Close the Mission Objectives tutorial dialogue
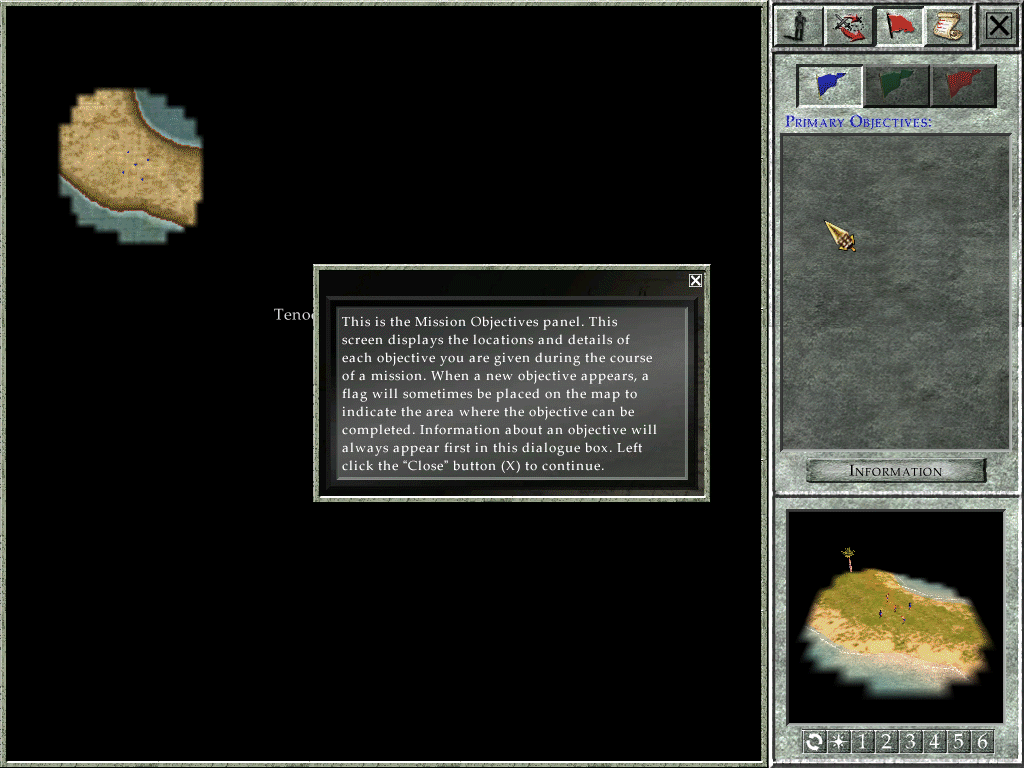The height and width of the screenshot is (768, 1024). click(695, 281)
